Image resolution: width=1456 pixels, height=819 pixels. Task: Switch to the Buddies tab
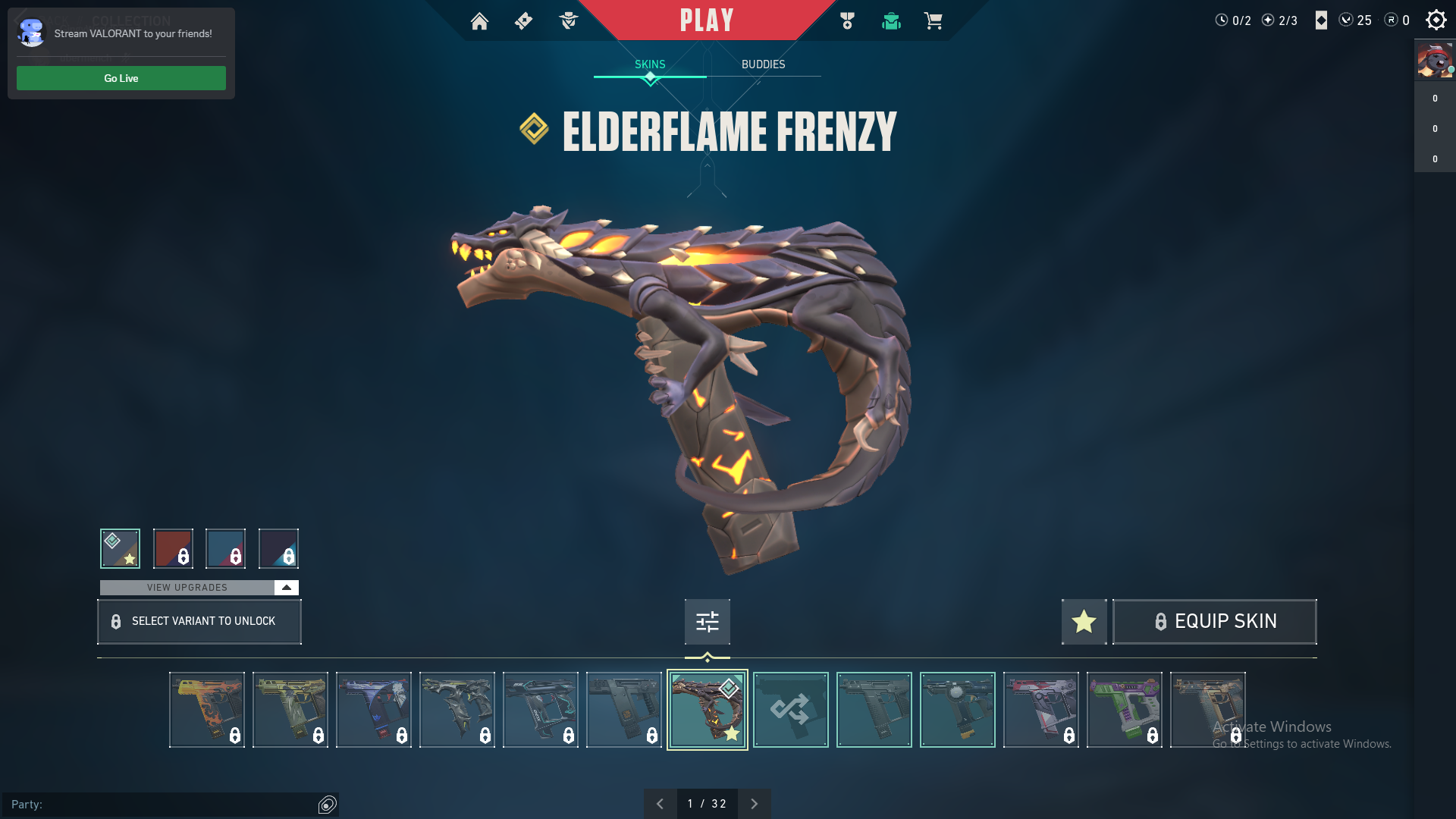[x=763, y=64]
